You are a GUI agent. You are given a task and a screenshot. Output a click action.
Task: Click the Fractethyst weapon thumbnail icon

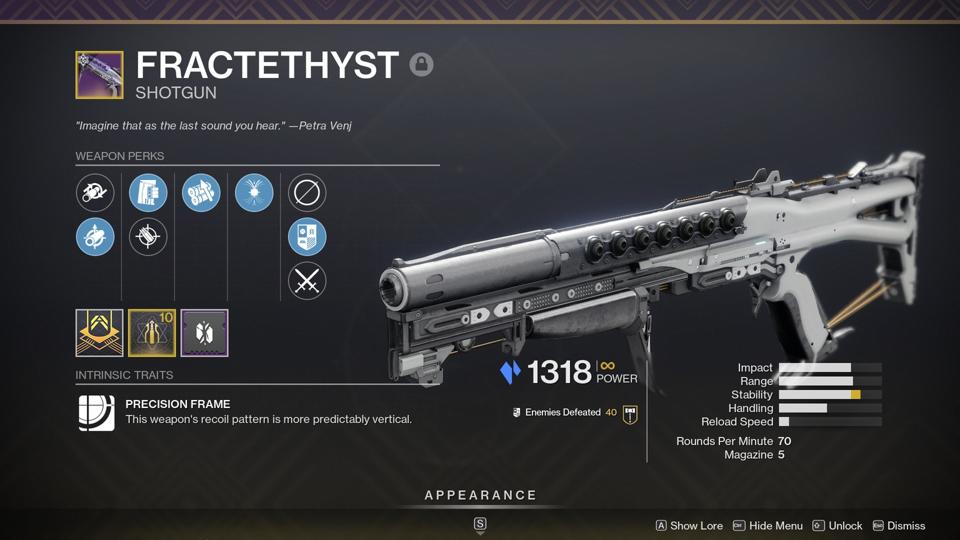pos(99,75)
